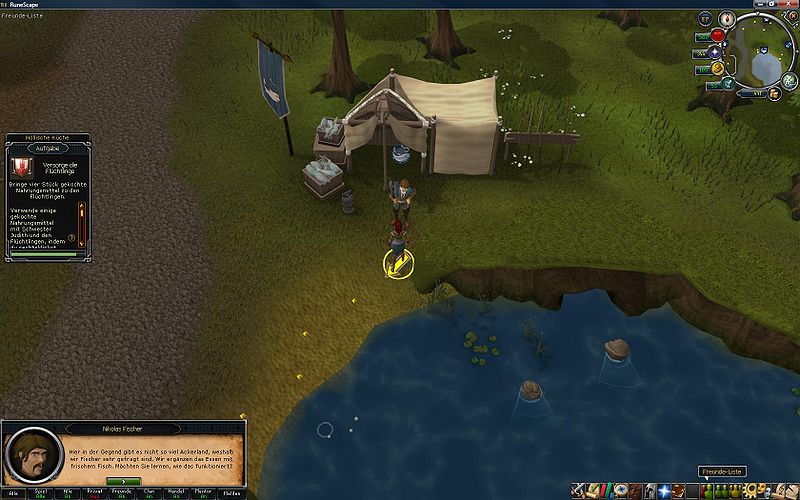This screenshot has height=500, width=800.
Task: Open the Freunde chat tab
Action: click(121, 492)
